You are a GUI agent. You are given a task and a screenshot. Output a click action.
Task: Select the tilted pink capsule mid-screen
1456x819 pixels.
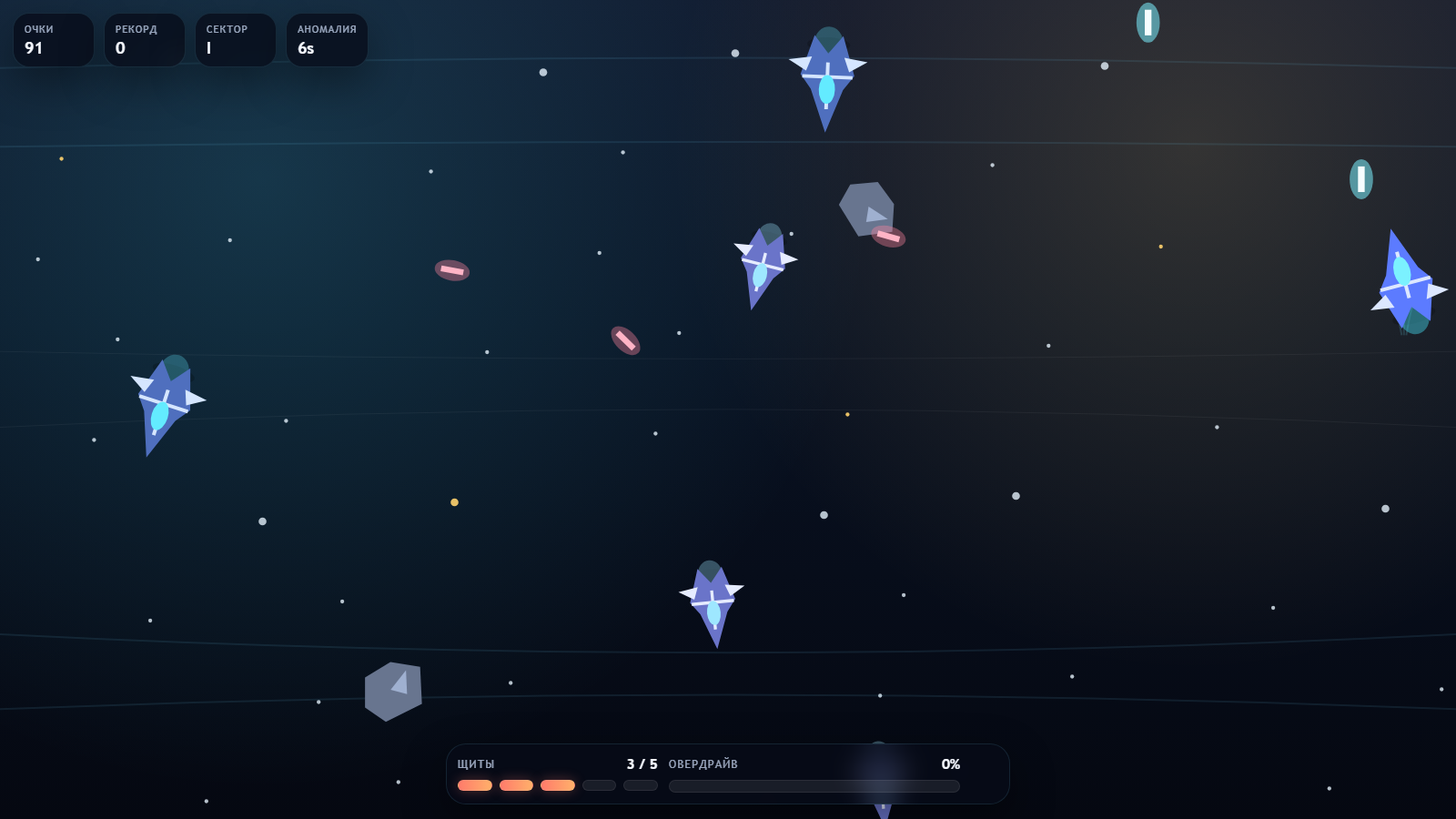click(x=624, y=342)
